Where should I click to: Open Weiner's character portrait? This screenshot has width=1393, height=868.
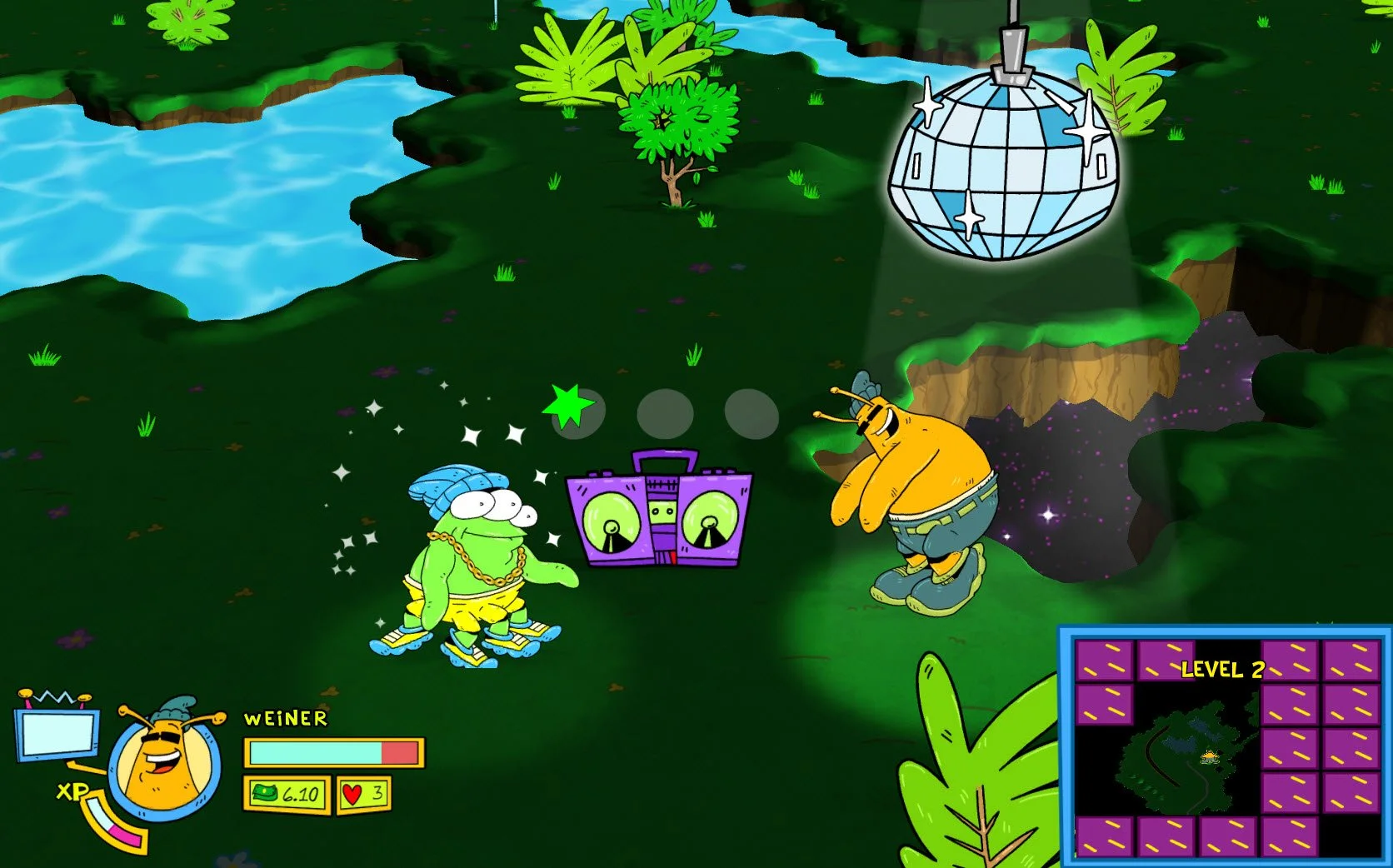(x=162, y=766)
